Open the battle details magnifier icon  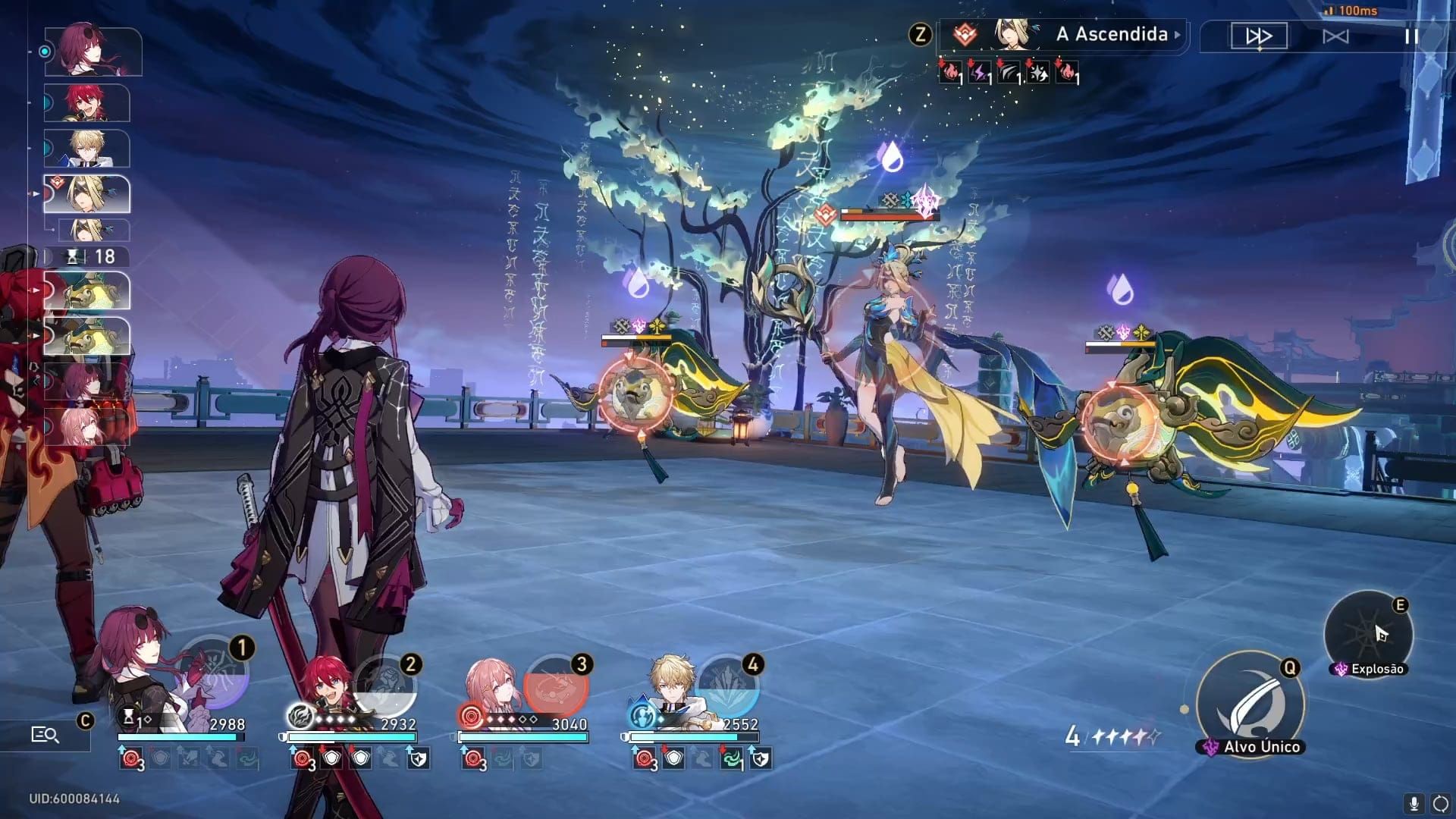pos(45,734)
